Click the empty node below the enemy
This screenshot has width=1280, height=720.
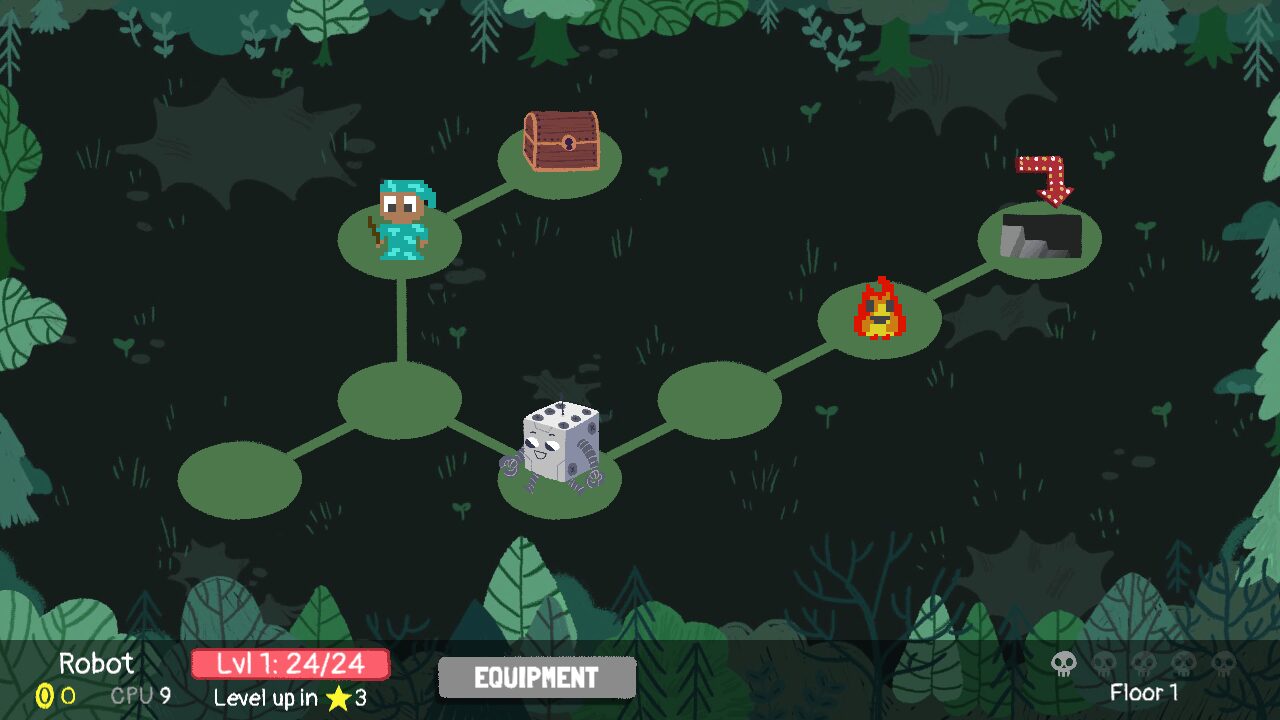tap(401, 400)
